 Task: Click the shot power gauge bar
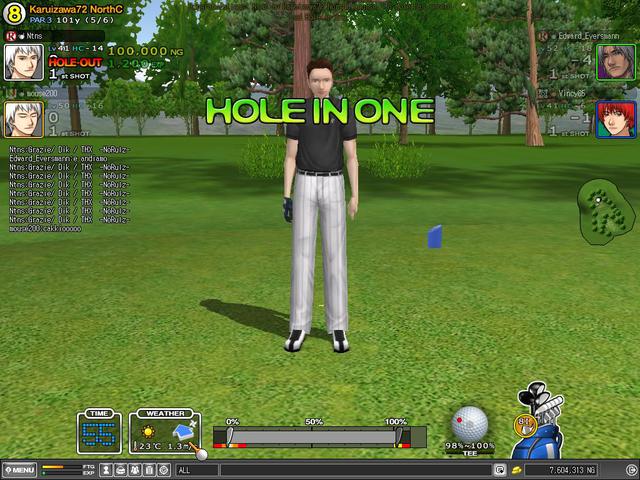coord(313,437)
